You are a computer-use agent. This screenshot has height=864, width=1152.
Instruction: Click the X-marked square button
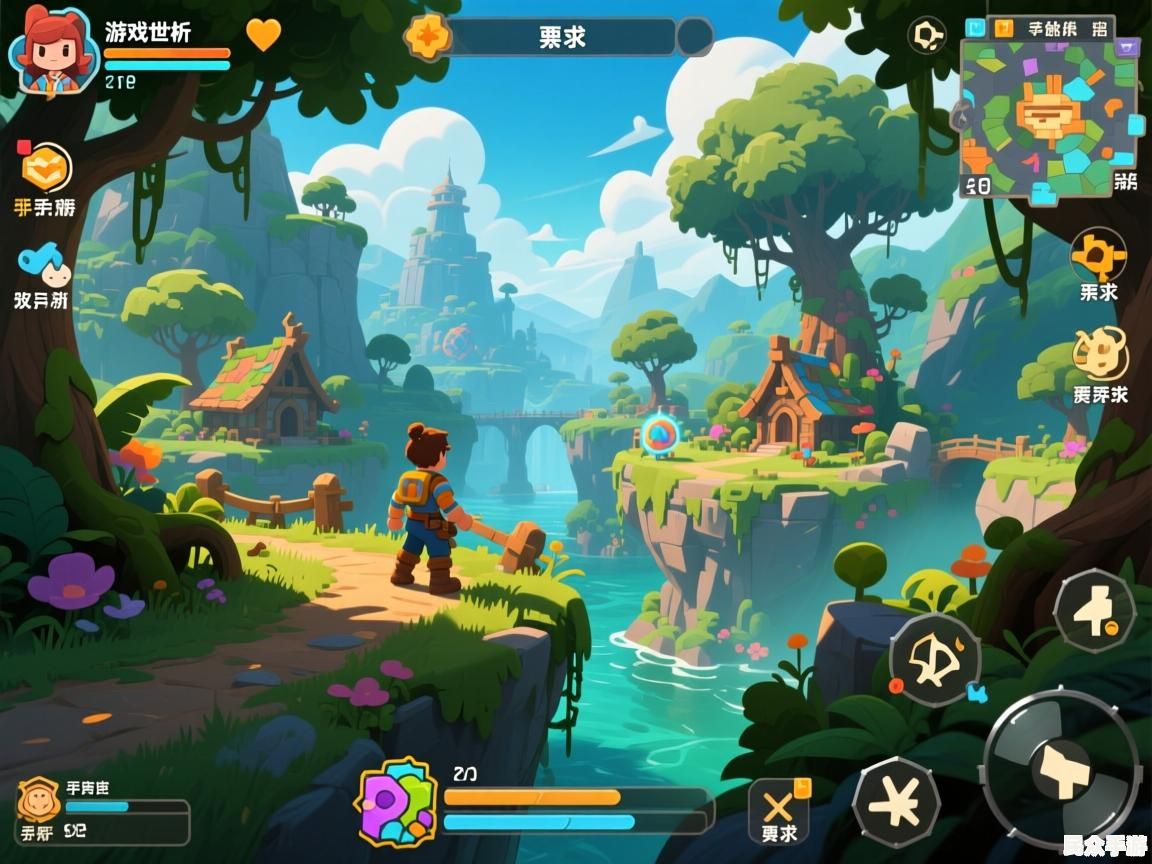(x=778, y=810)
